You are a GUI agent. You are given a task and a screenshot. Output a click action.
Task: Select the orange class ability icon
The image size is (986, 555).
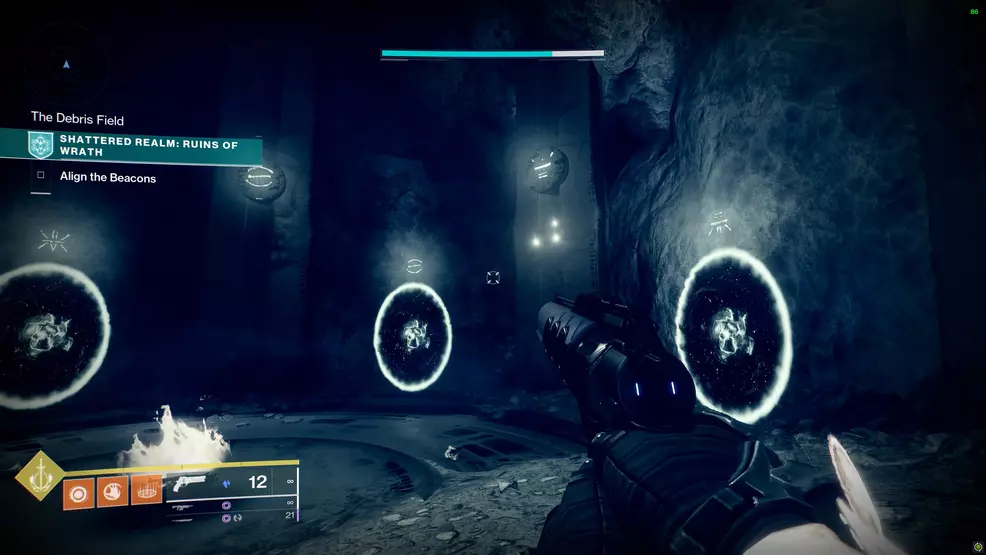pos(146,491)
